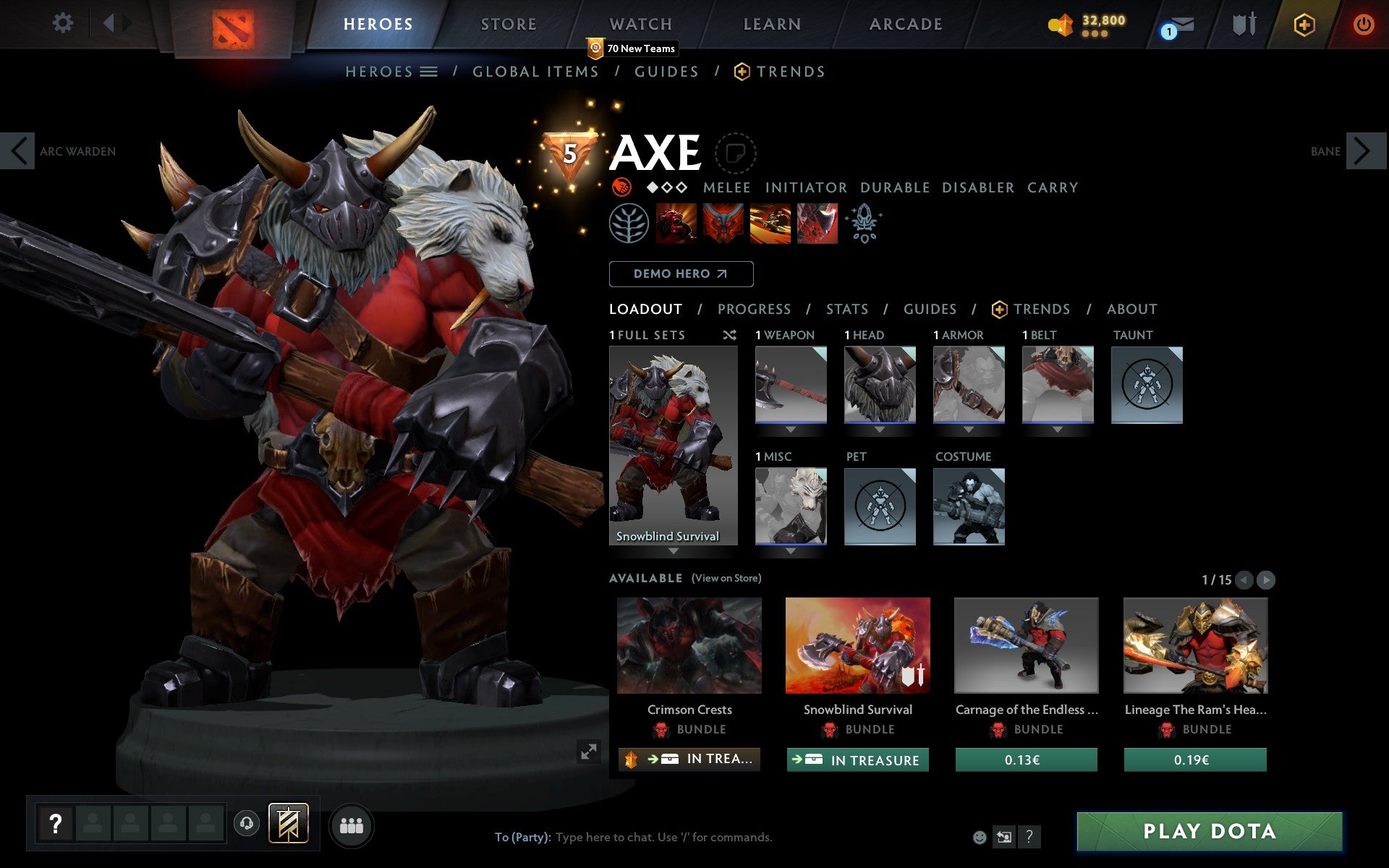Click the DEMO HERO button
The image size is (1389, 868).
click(681, 274)
